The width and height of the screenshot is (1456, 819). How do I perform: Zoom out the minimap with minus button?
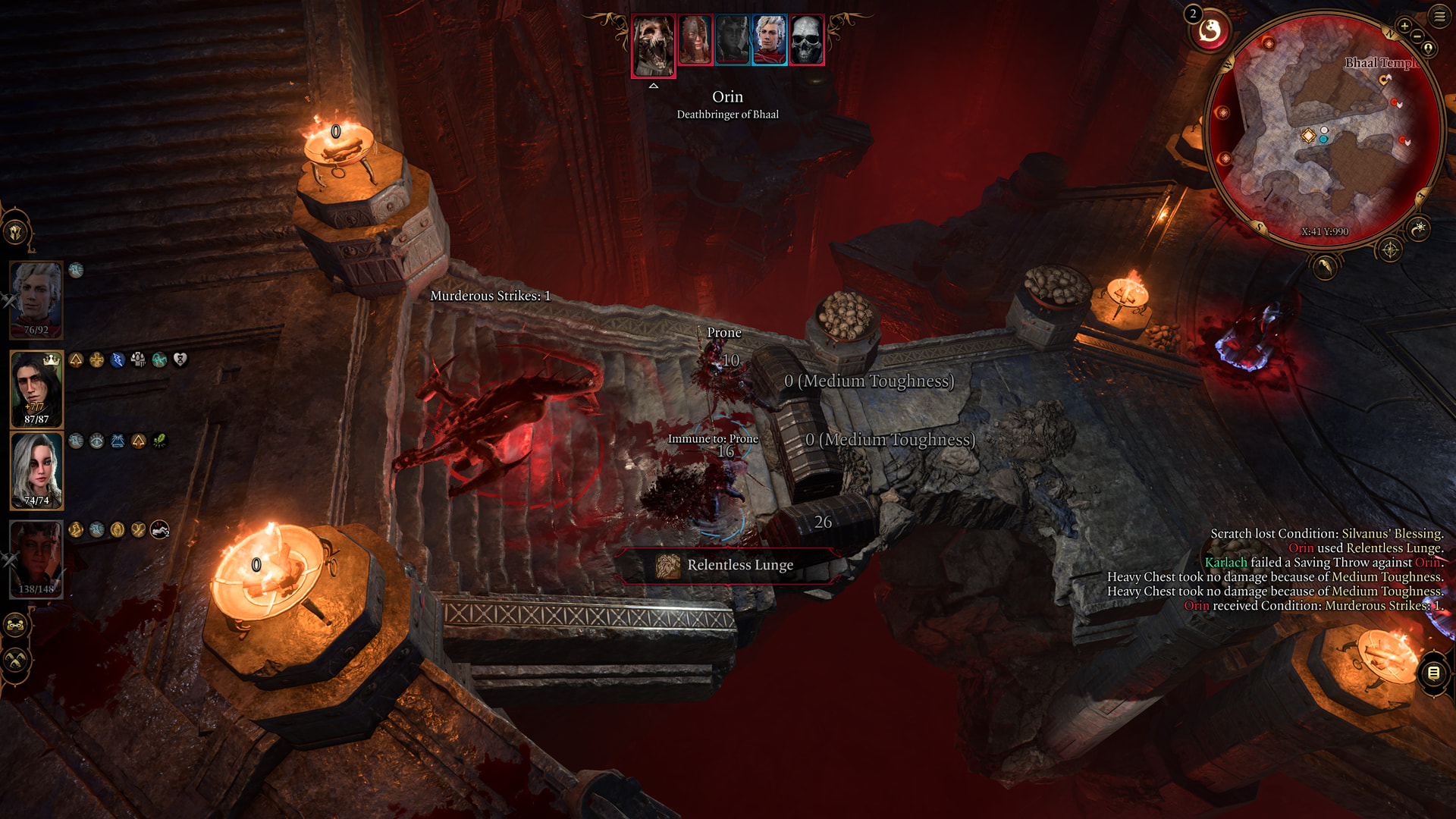(1417, 36)
